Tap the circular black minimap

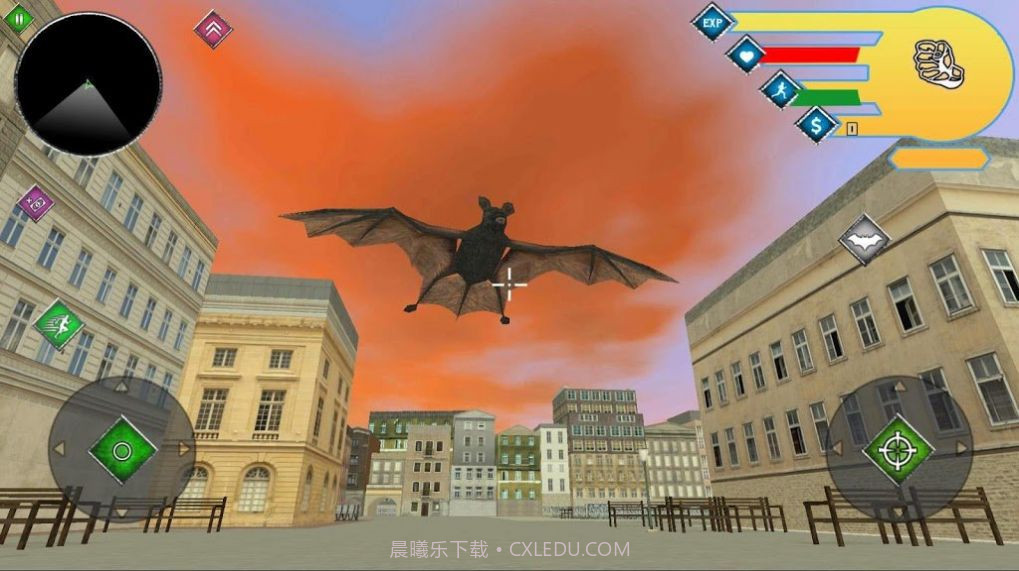pos(87,84)
